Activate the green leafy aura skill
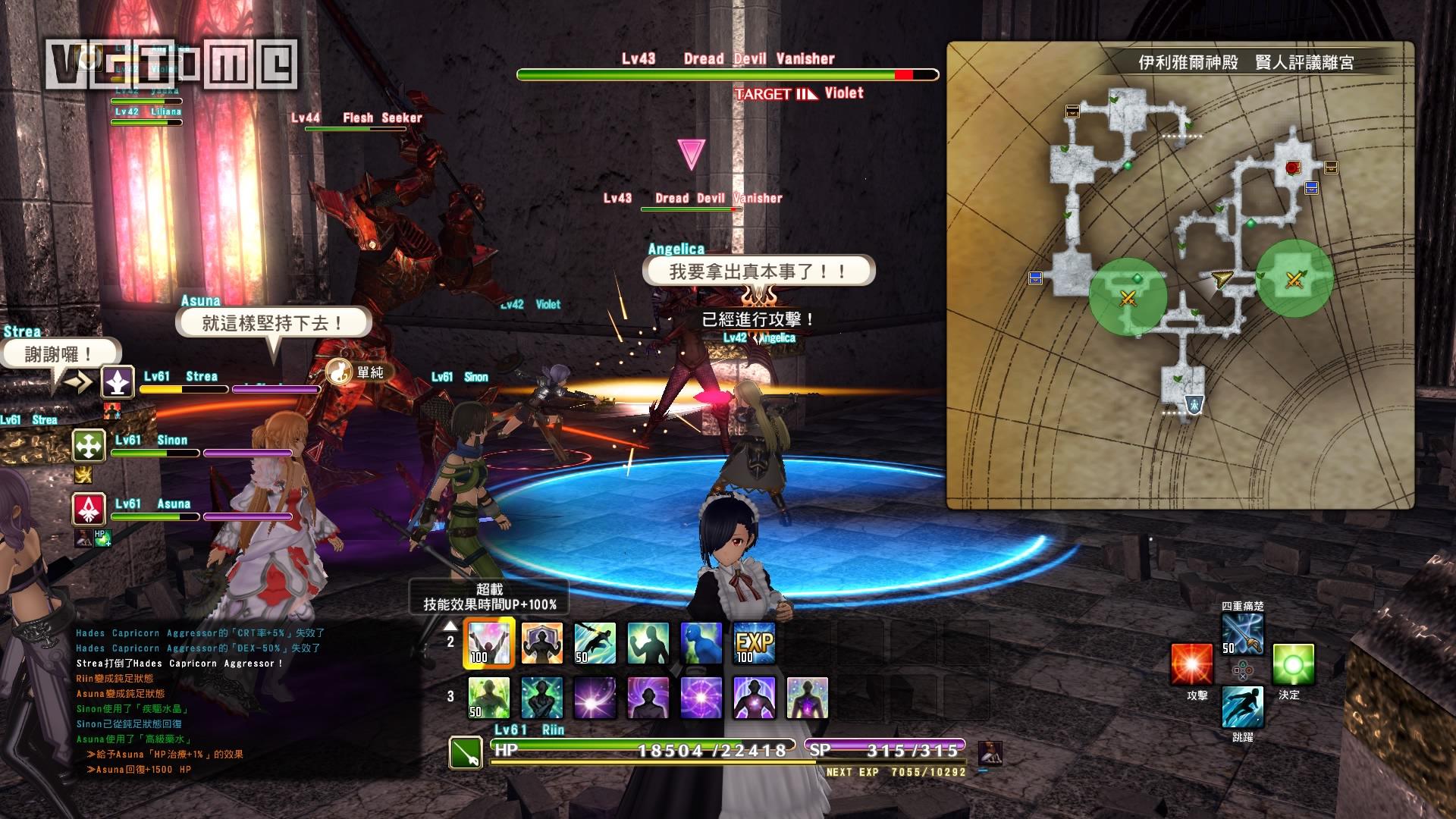 (x=489, y=697)
